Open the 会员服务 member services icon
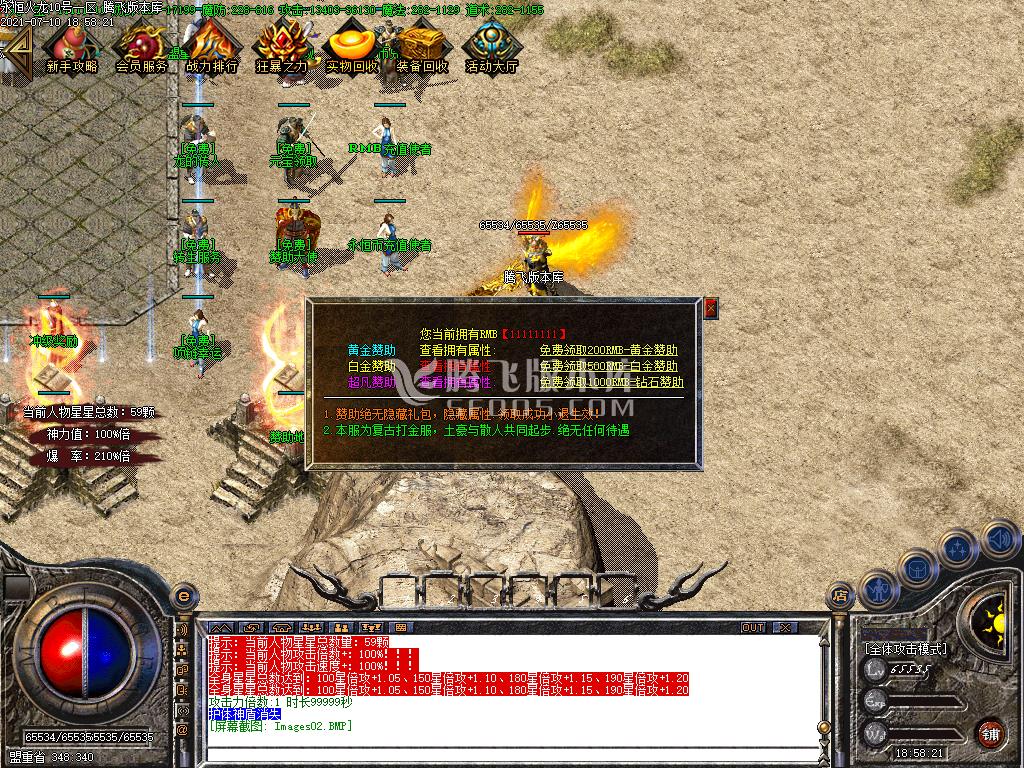Image resolution: width=1024 pixels, height=768 pixels. [x=141, y=47]
